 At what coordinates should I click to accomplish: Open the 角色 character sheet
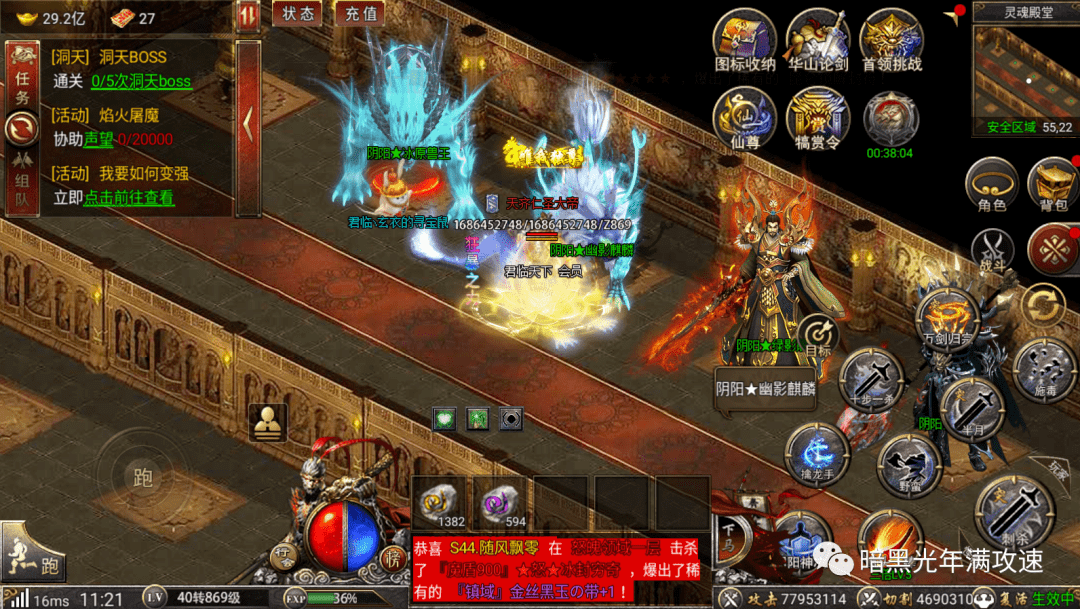(992, 186)
